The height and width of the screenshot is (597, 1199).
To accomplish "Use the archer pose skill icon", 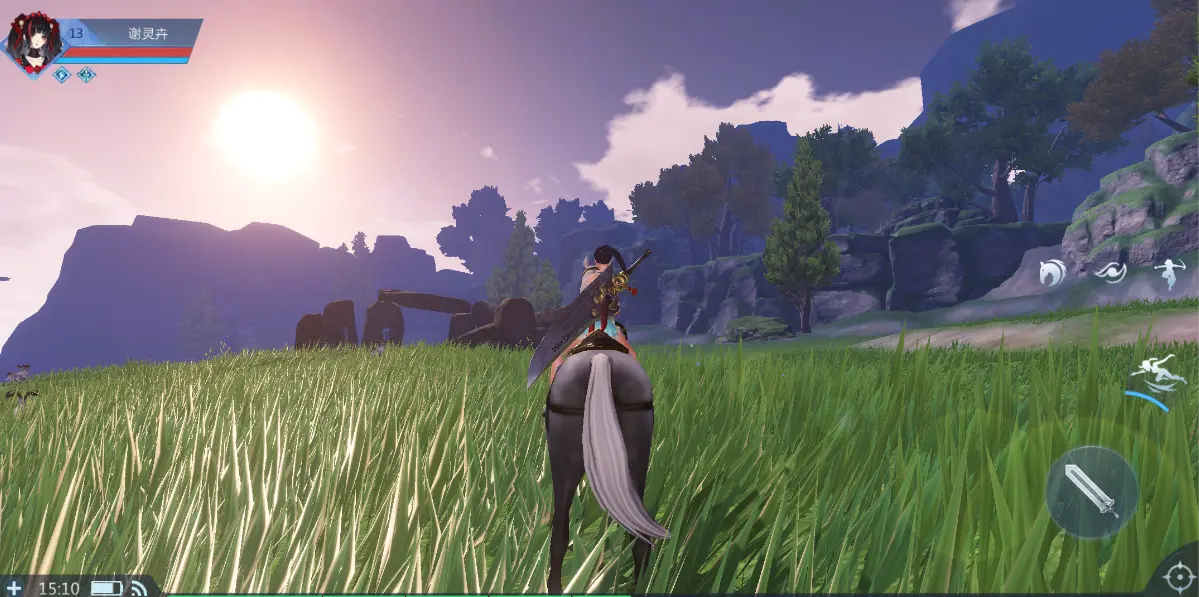I will pyautogui.click(x=1168, y=273).
